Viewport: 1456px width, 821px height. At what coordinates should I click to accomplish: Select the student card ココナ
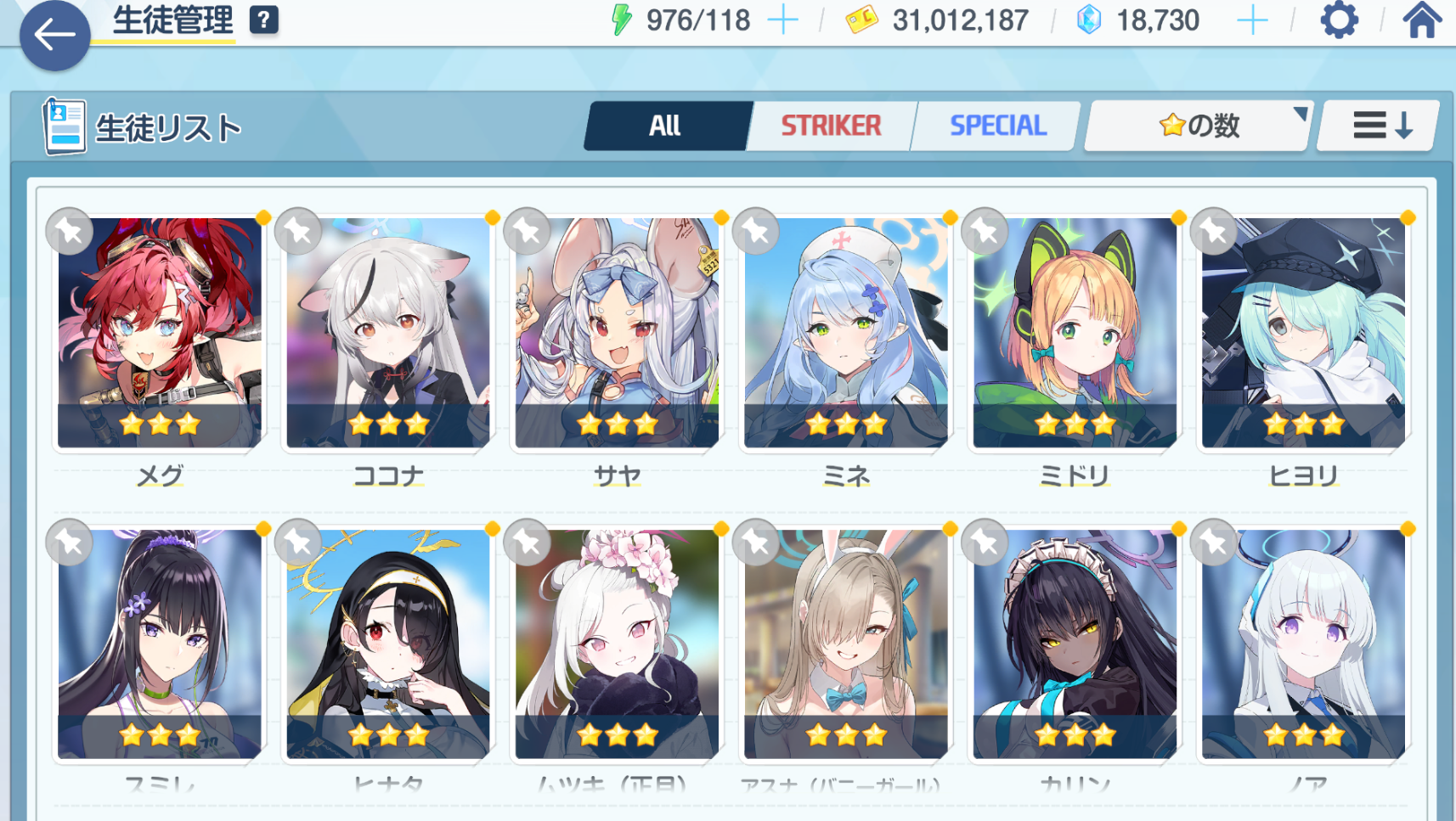tap(388, 333)
